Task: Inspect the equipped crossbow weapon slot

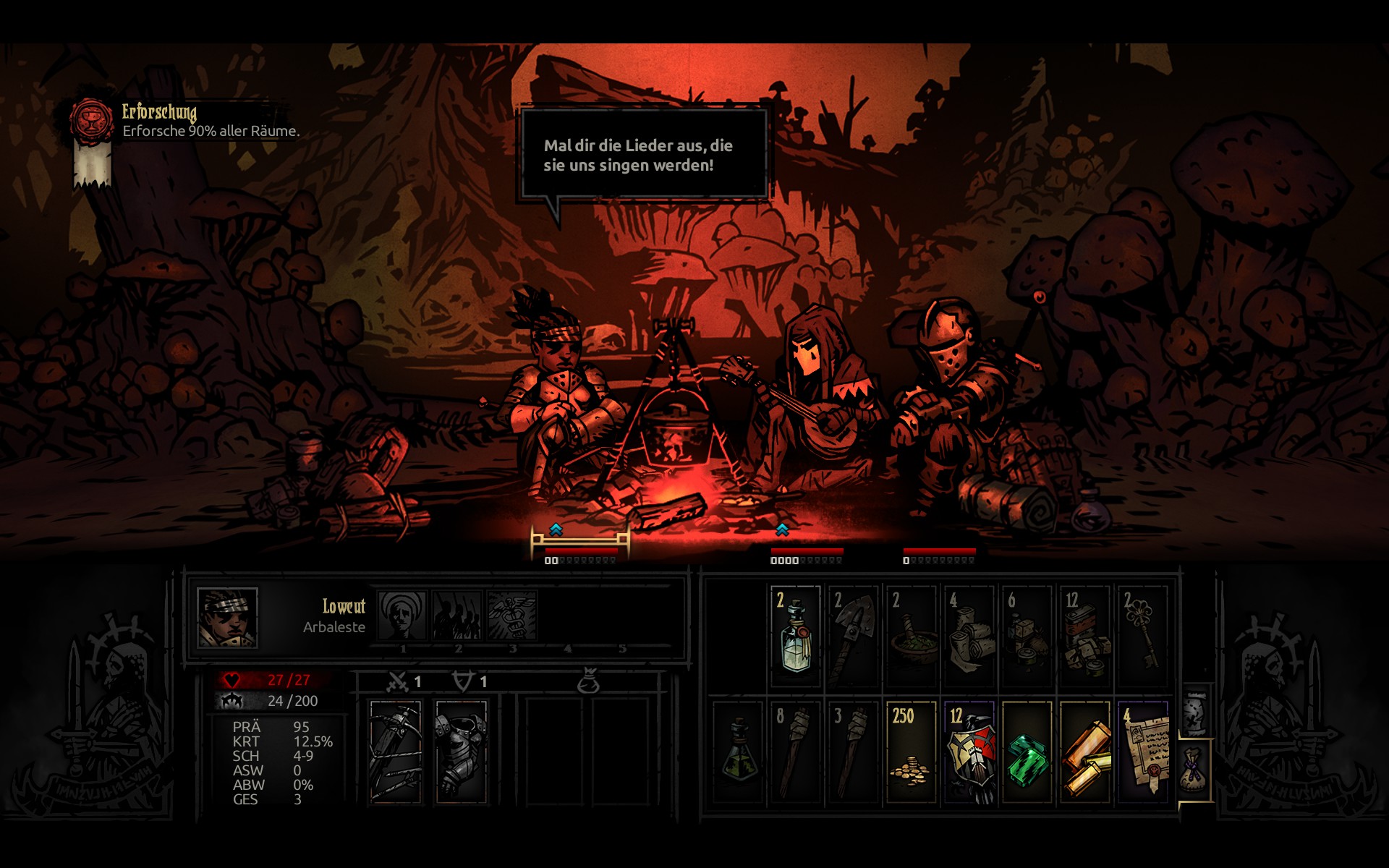Action: pyautogui.click(x=395, y=752)
